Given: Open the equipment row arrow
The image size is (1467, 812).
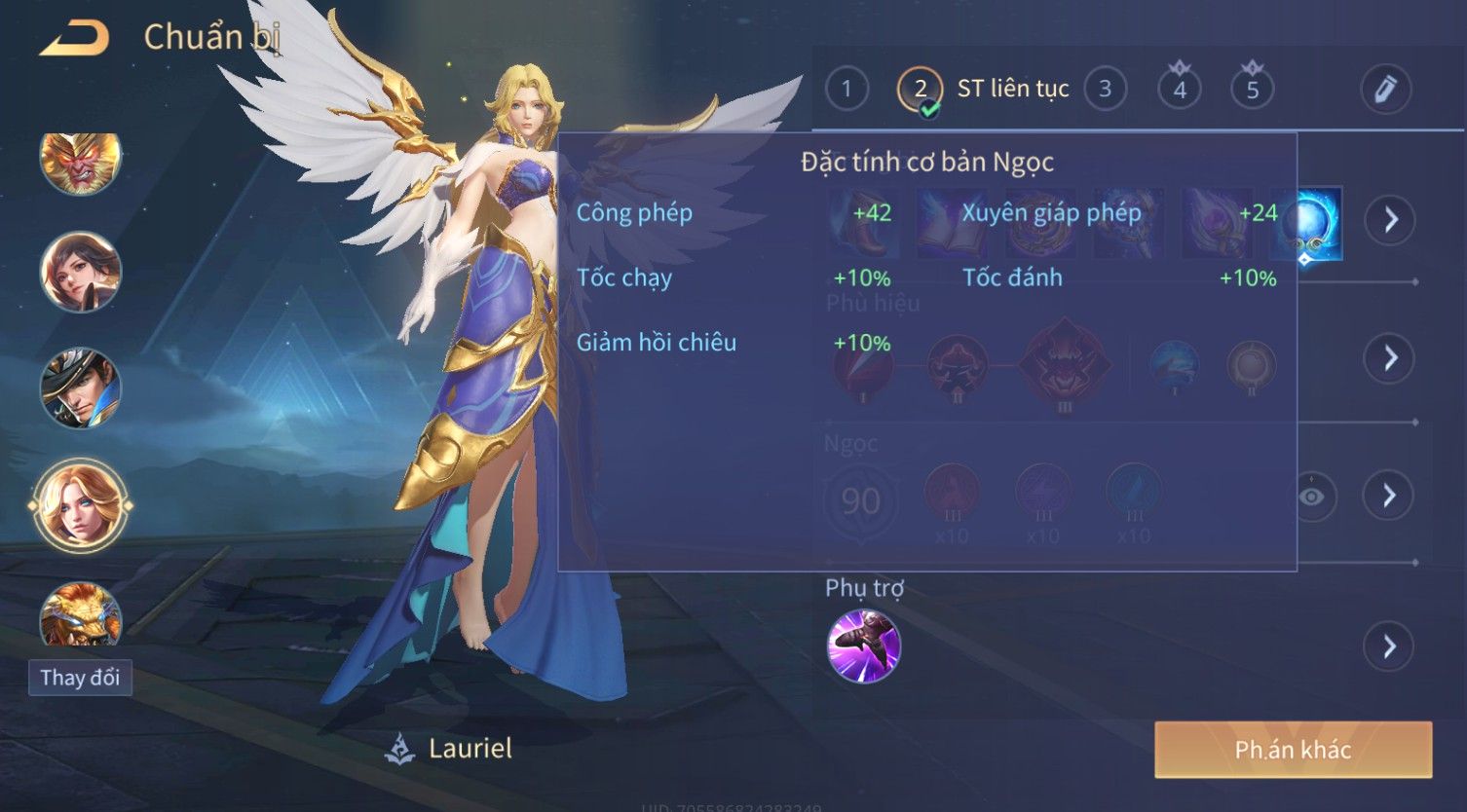Looking at the screenshot, I should tap(1389, 220).
